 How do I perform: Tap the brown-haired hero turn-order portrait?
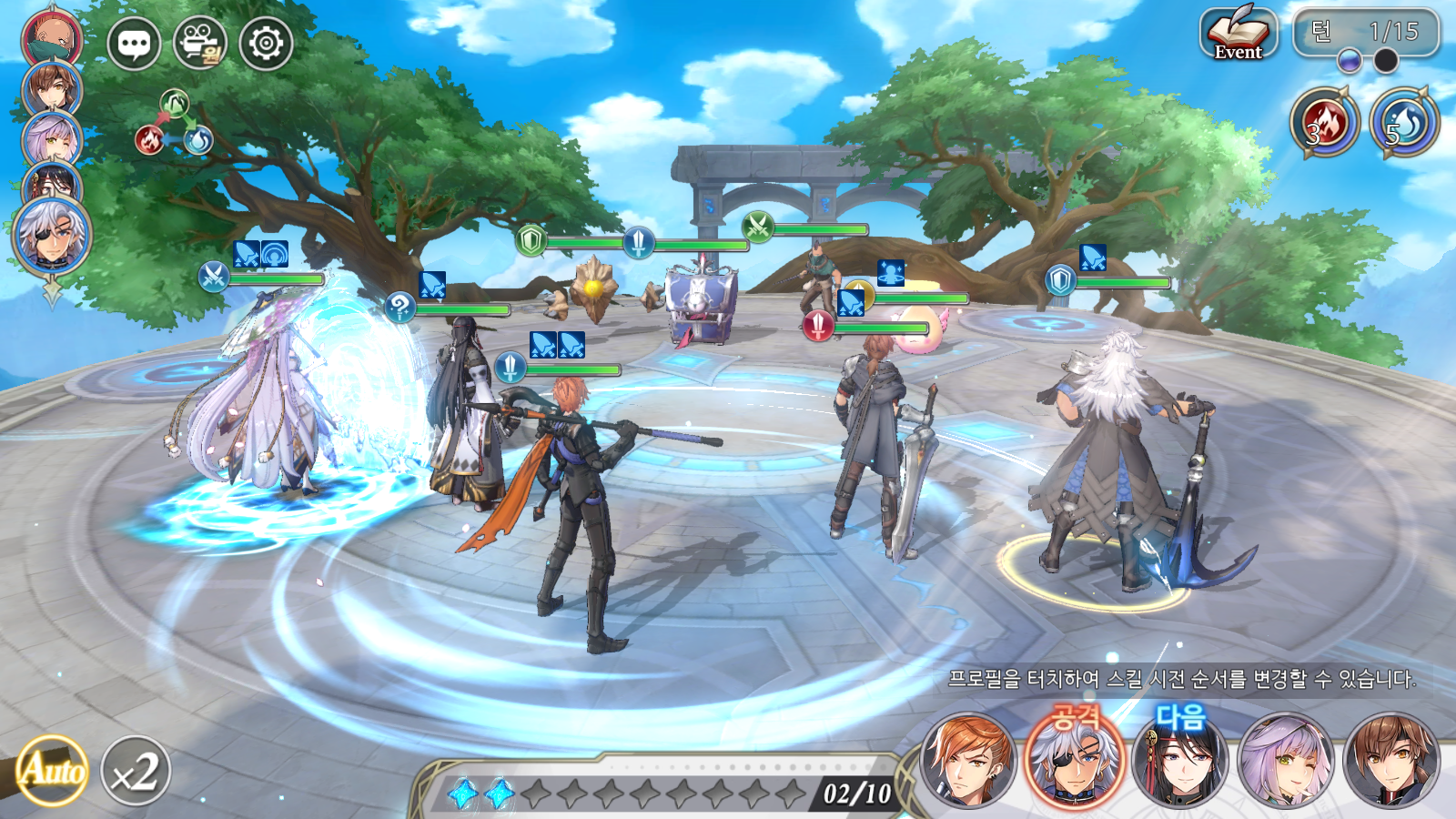(52, 88)
